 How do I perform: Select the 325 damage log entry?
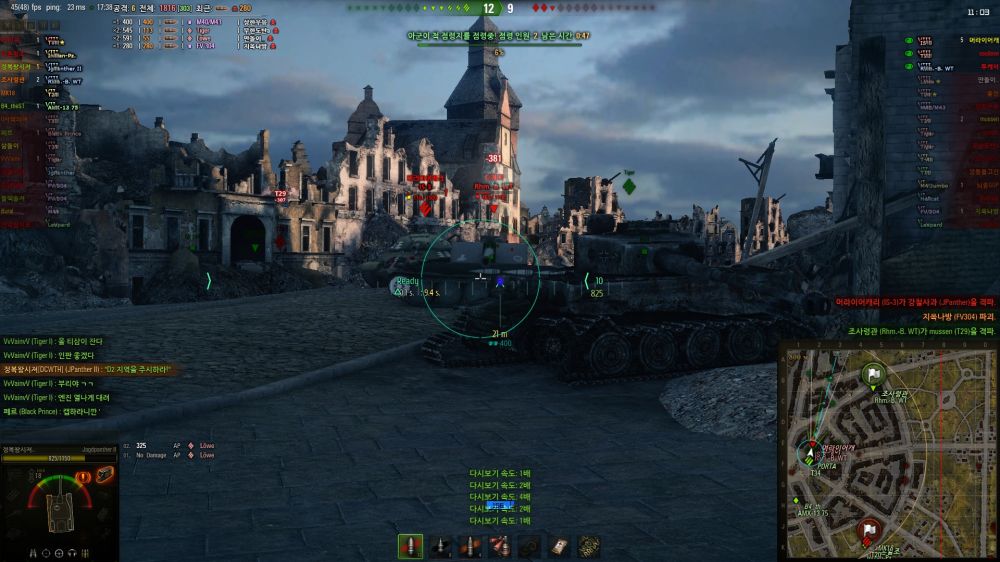pos(141,445)
